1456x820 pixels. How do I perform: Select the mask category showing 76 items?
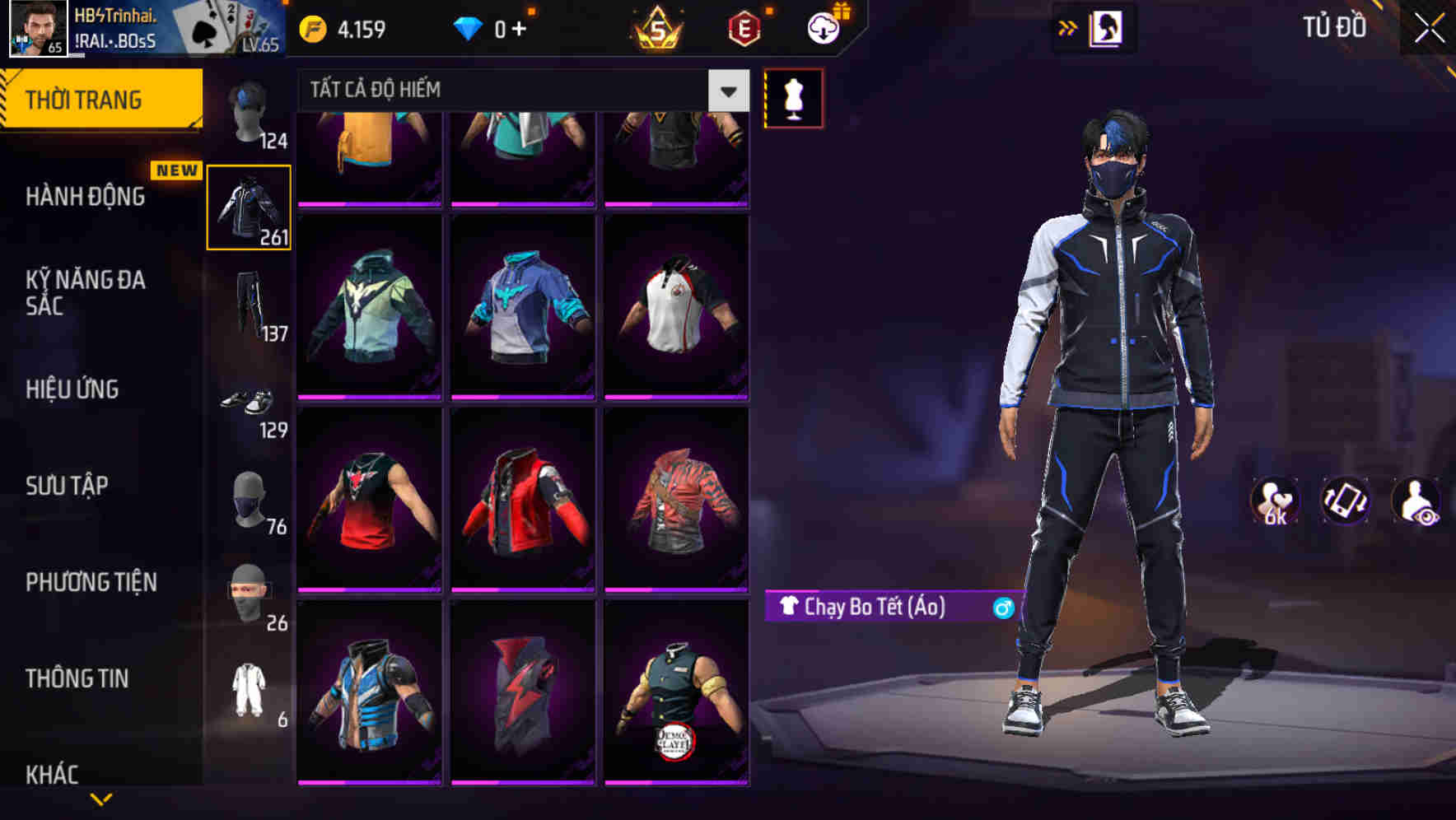coord(247,501)
